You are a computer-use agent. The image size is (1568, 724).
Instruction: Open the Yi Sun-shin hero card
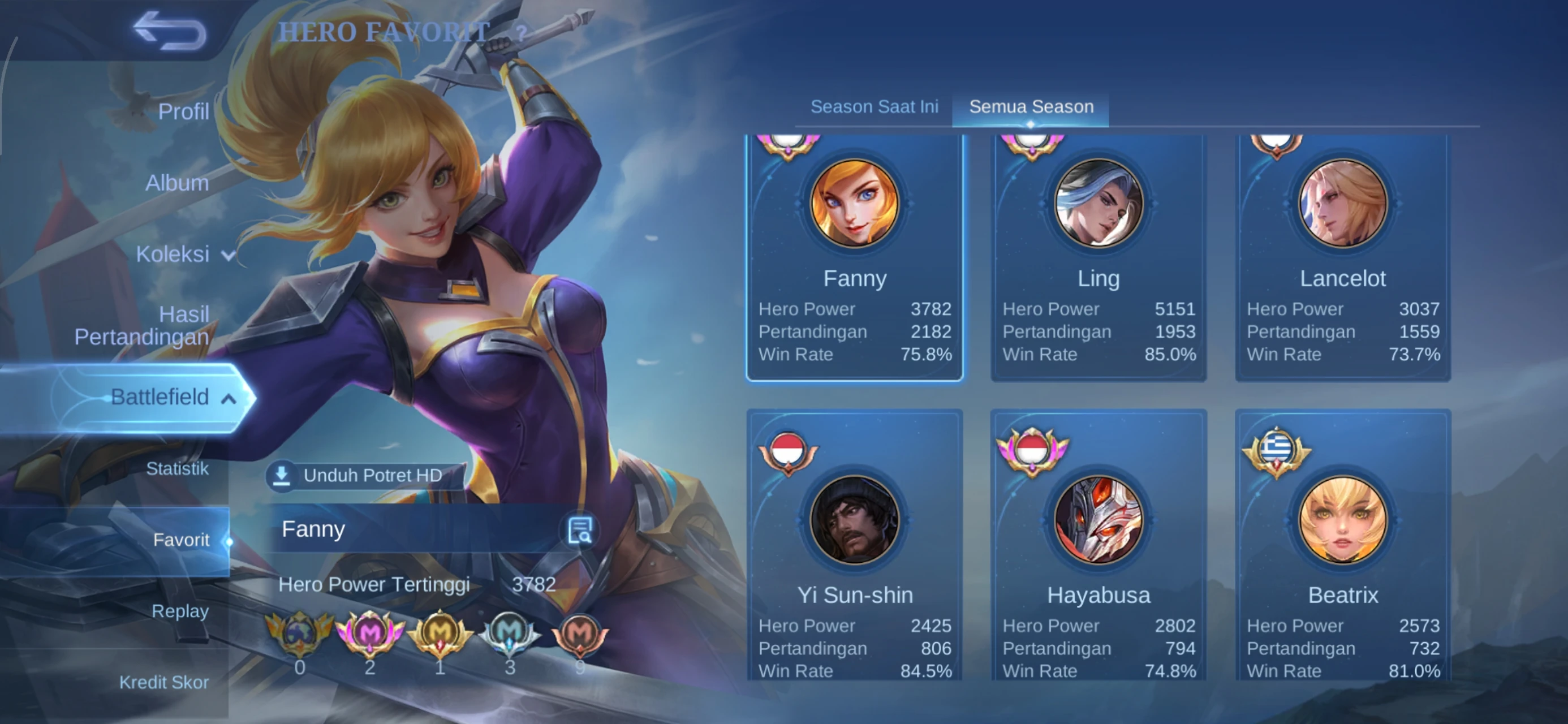click(855, 548)
